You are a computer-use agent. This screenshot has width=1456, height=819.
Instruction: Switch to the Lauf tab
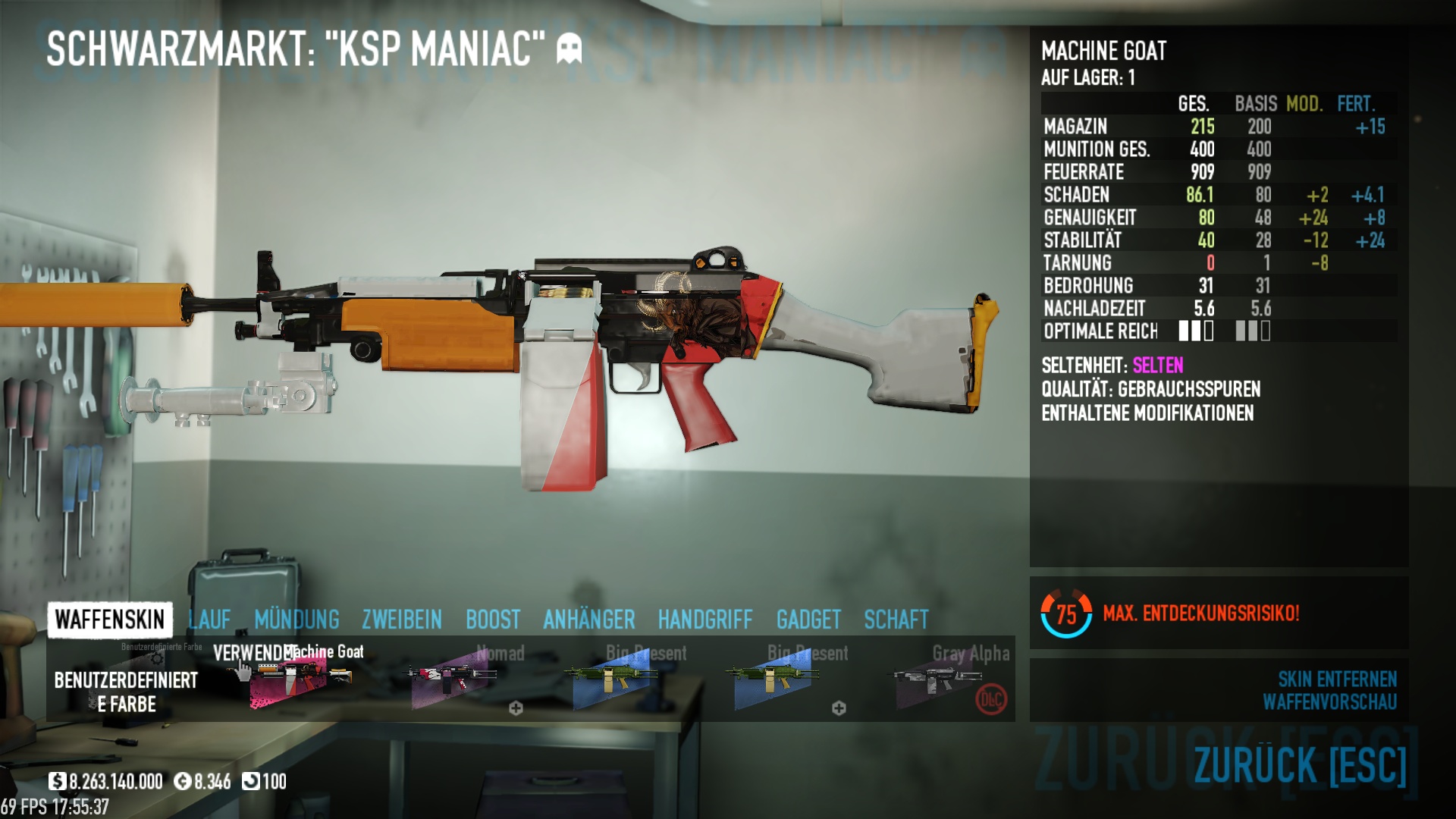pos(209,620)
